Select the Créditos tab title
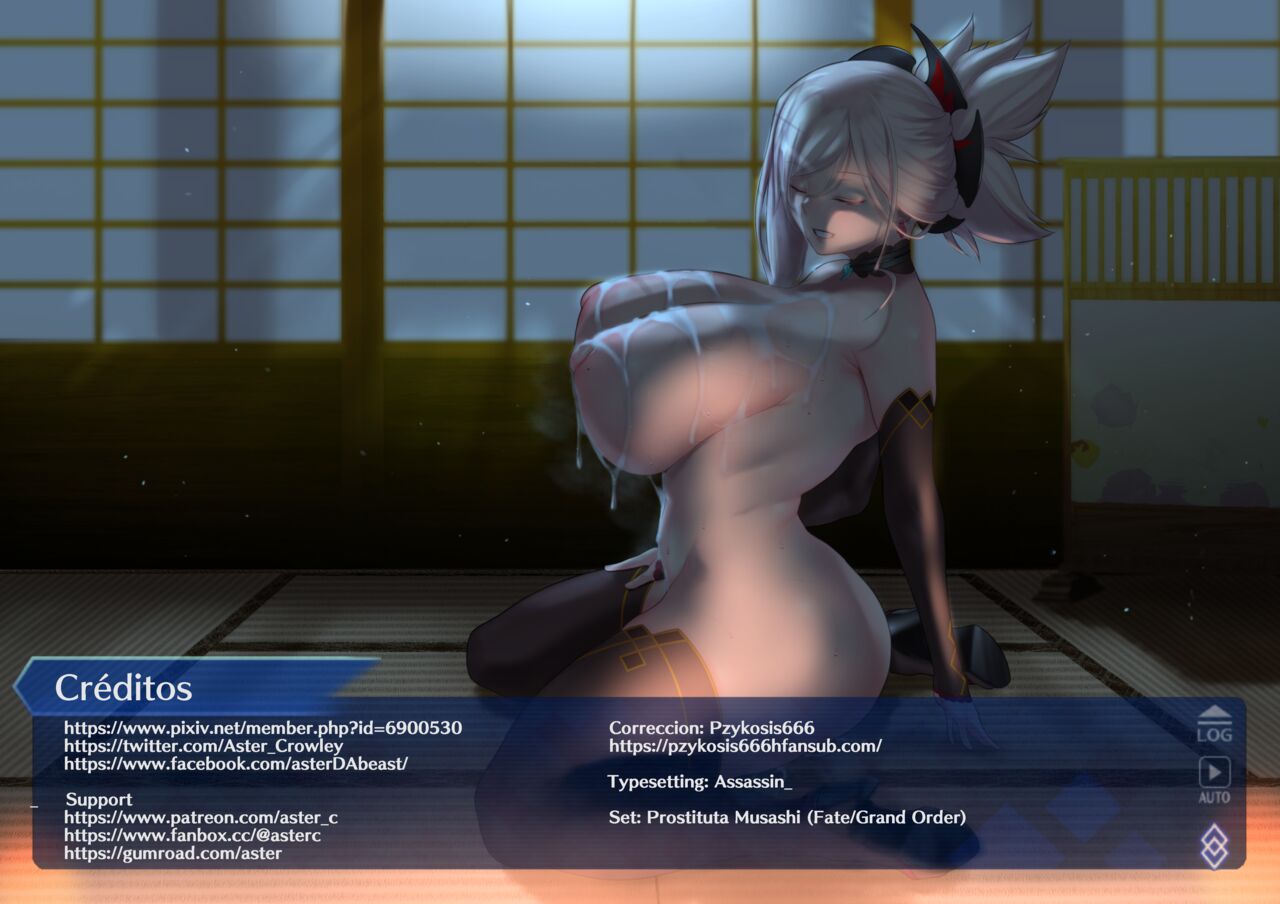This screenshot has height=904, width=1280. [x=125, y=688]
